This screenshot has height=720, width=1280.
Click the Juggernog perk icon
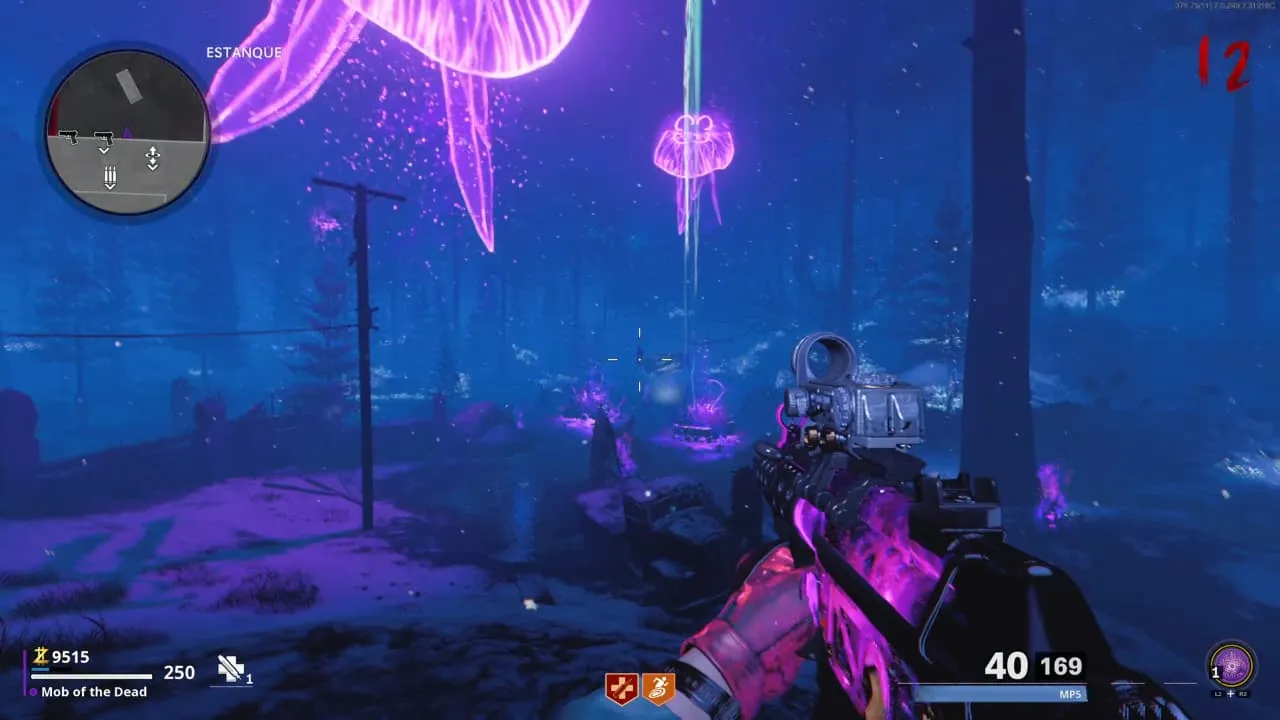click(x=621, y=688)
